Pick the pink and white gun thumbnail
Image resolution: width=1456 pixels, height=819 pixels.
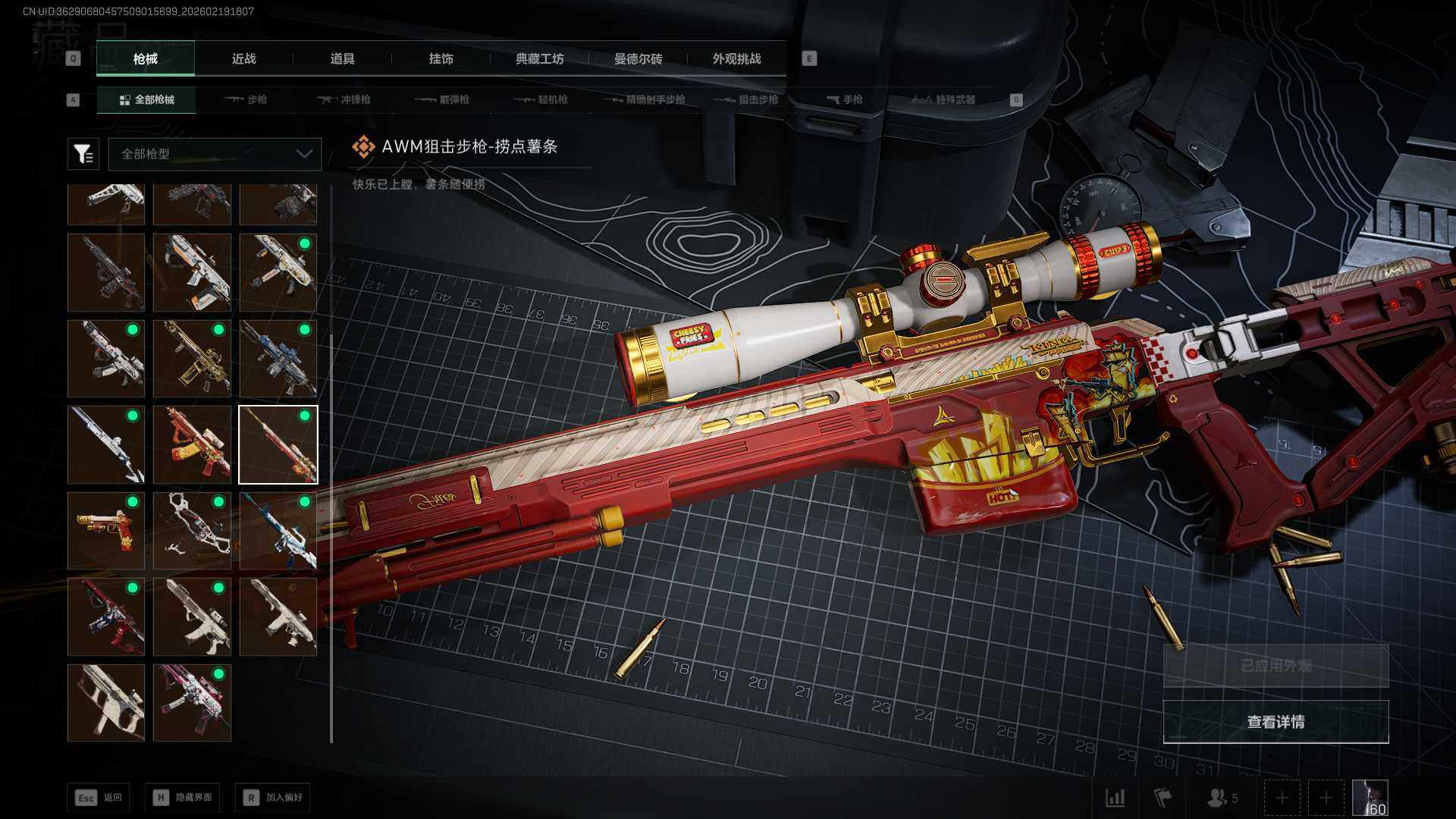point(192,703)
